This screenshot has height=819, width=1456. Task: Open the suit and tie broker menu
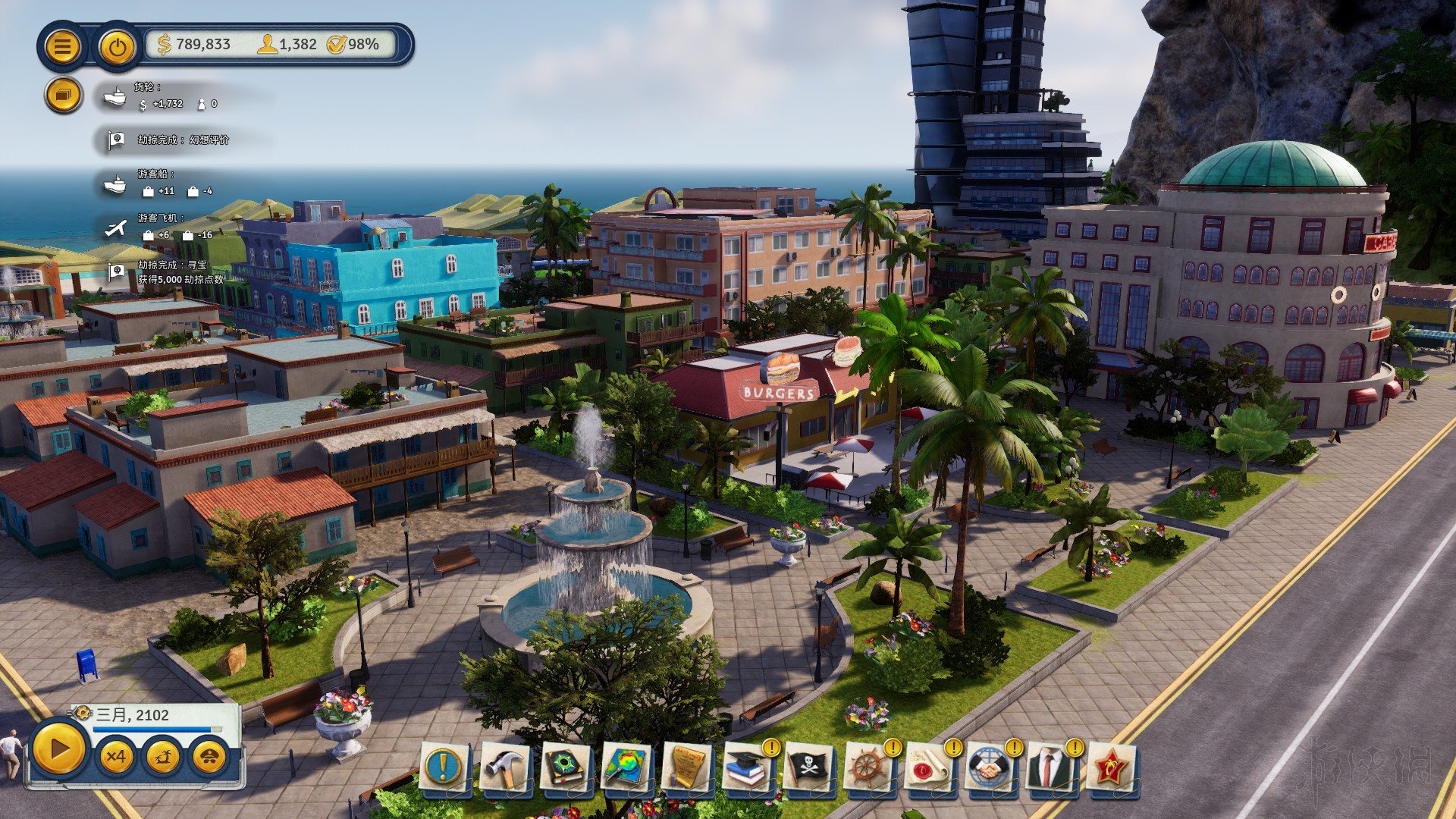tap(1050, 767)
